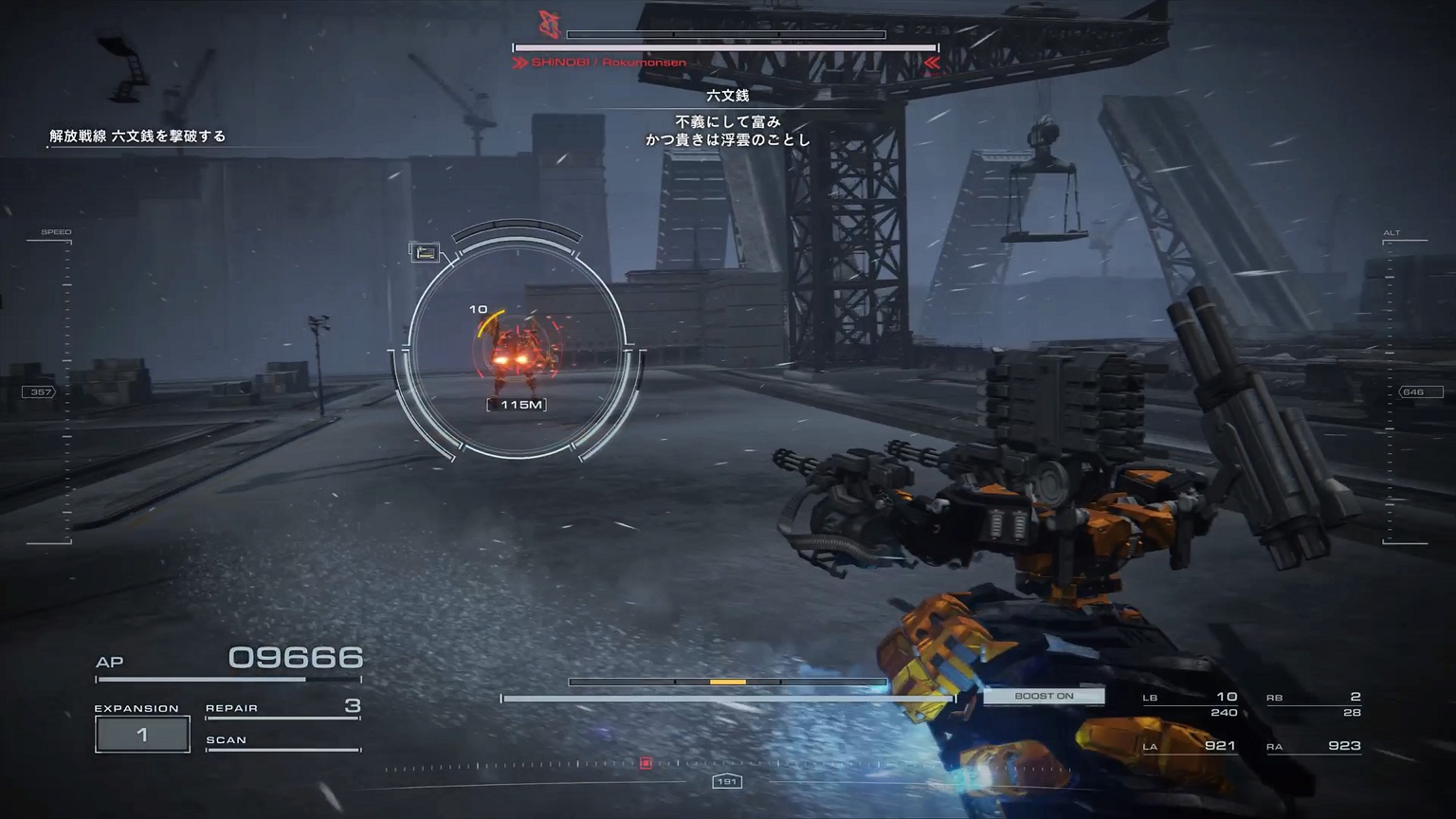Click the SPEED gauge label on the left edge
Screen dimensions: 1456x819
pyautogui.click(x=58, y=230)
